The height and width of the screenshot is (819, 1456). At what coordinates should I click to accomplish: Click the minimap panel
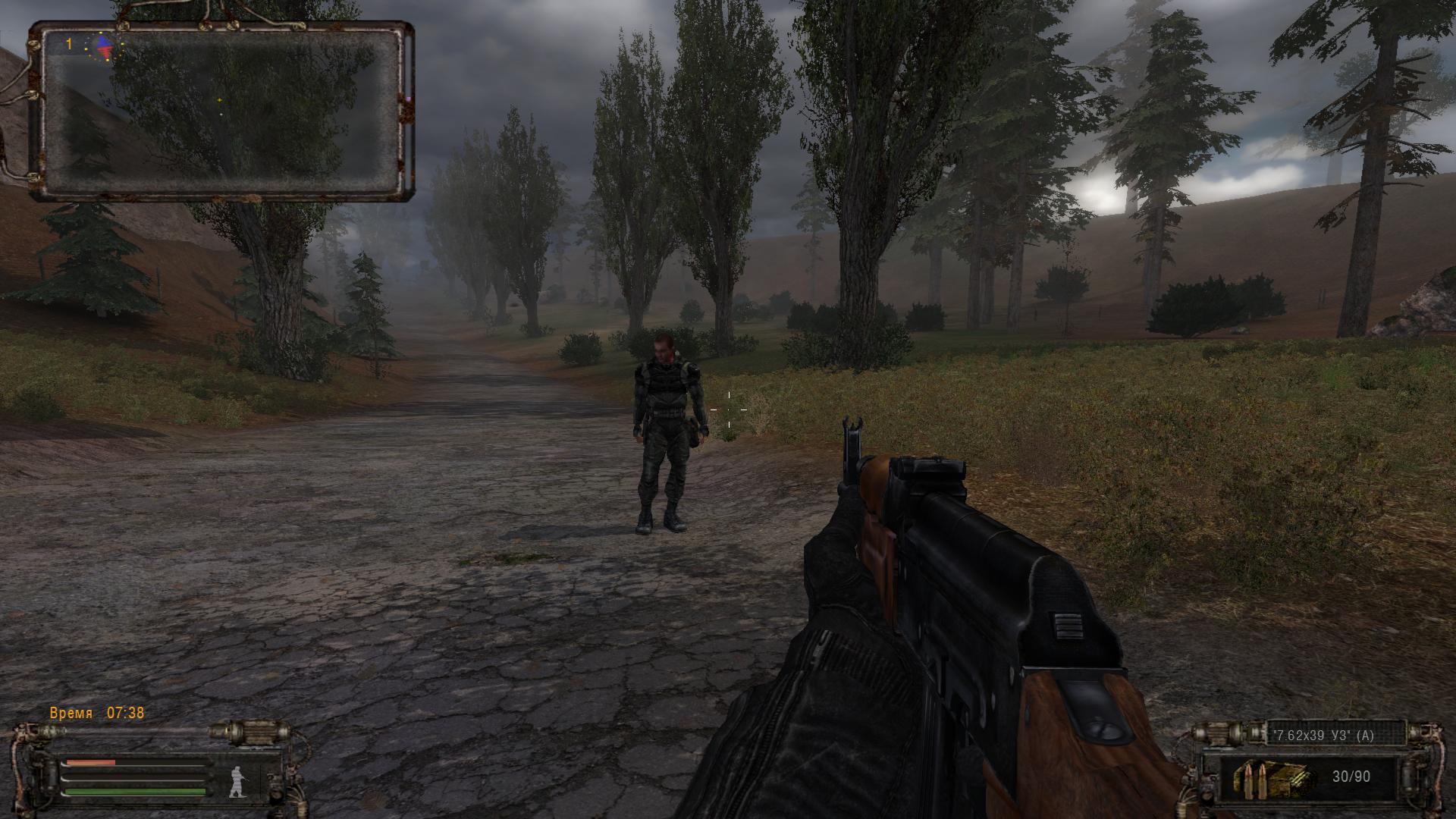click(x=220, y=111)
